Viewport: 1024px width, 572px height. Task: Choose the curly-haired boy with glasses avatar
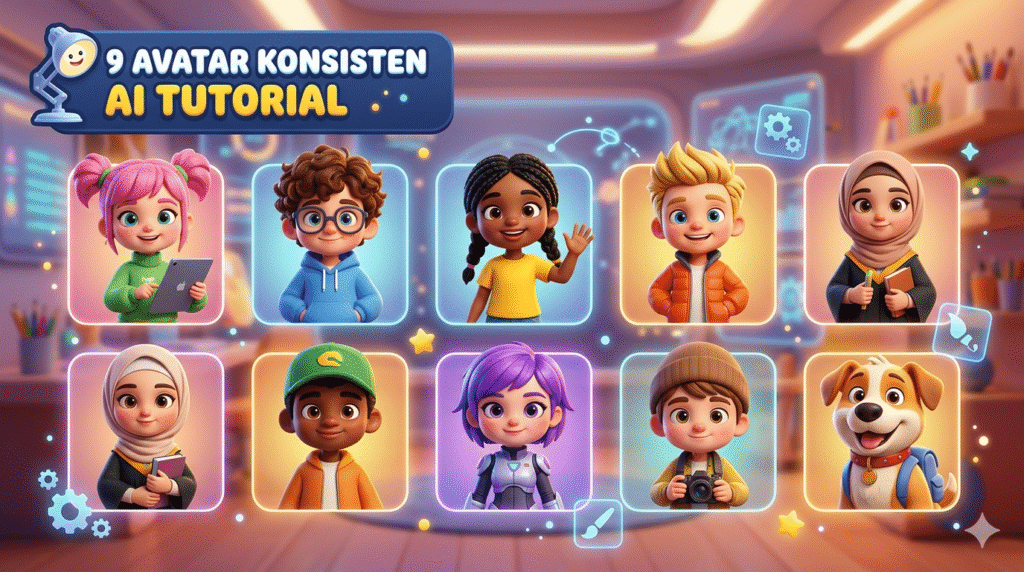pos(330,244)
